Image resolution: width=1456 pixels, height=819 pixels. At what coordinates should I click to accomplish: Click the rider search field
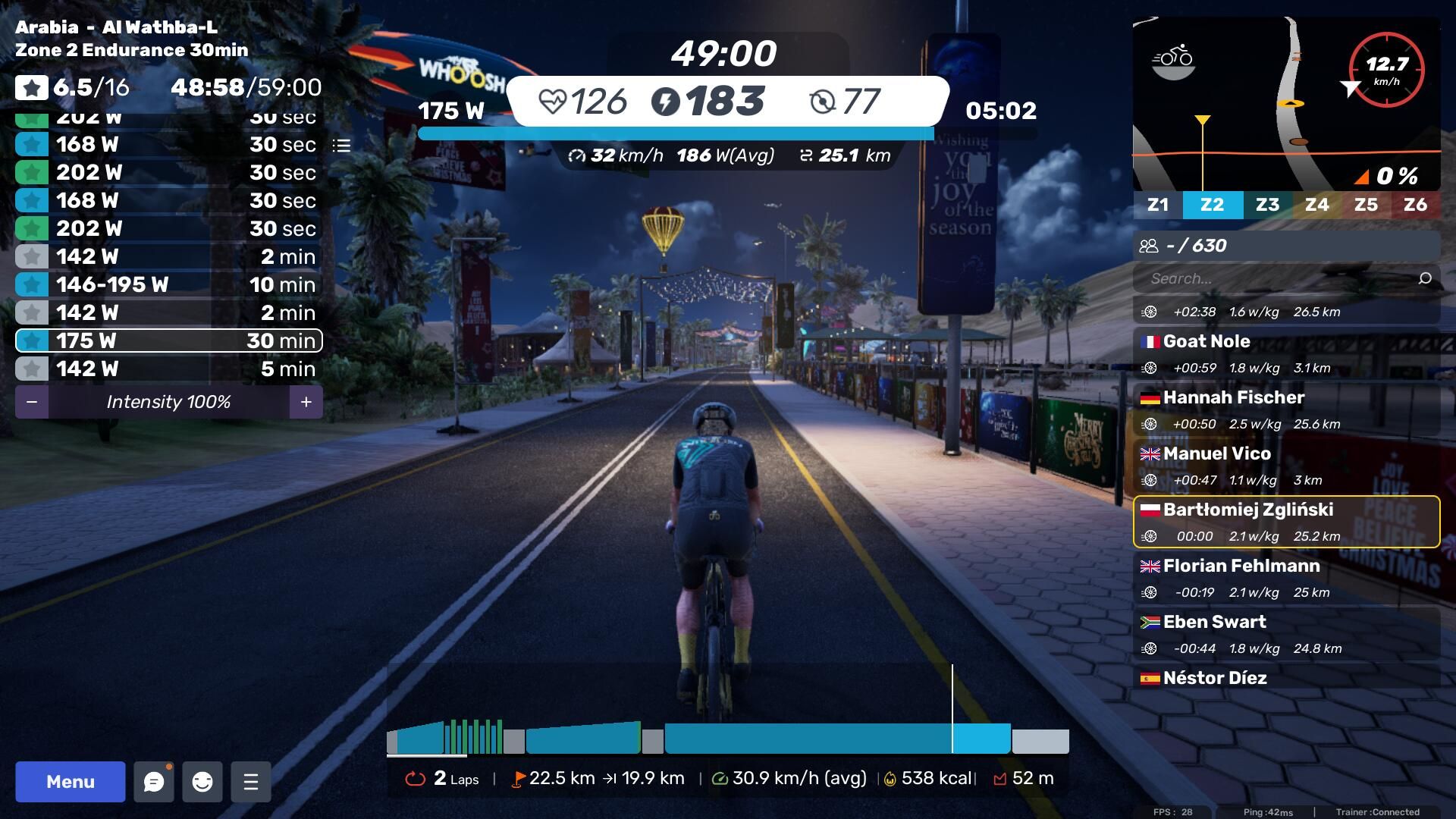tap(1278, 278)
